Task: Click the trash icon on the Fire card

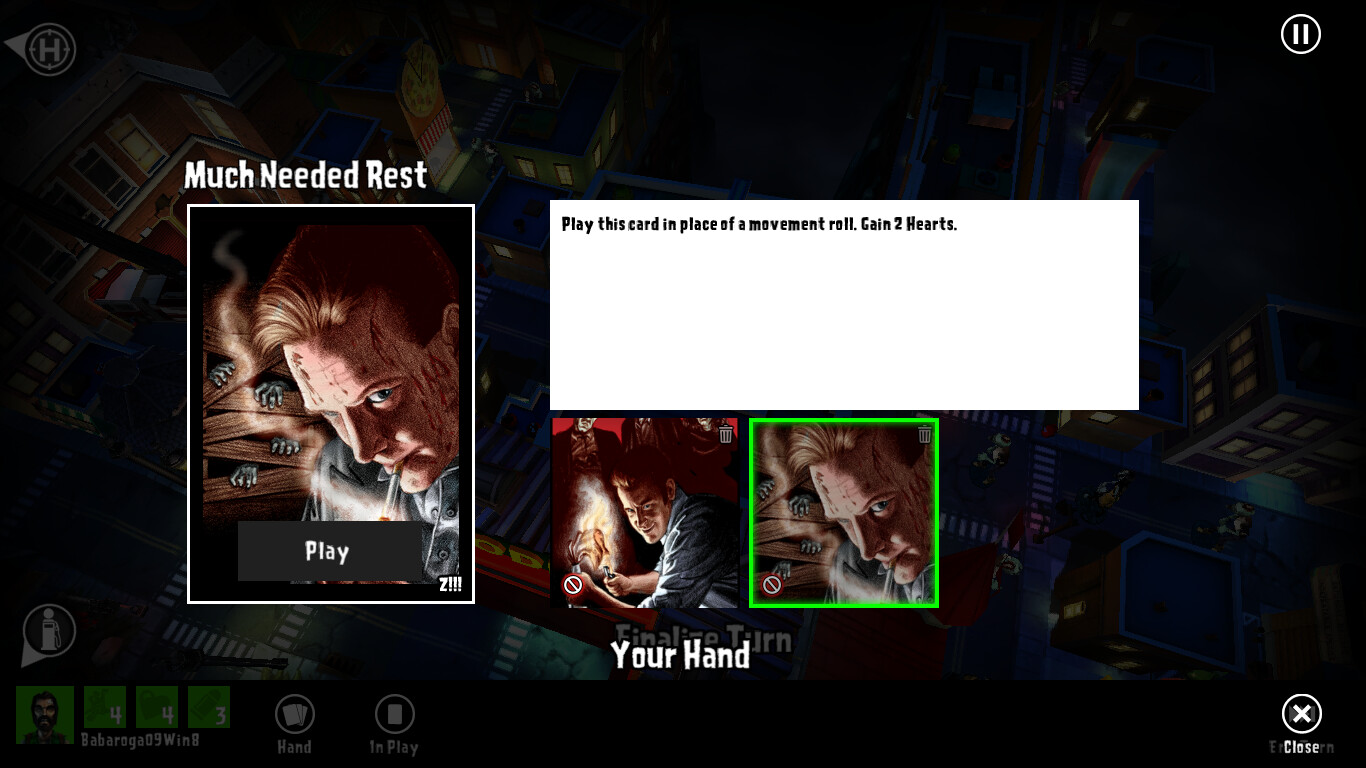Action: (725, 434)
